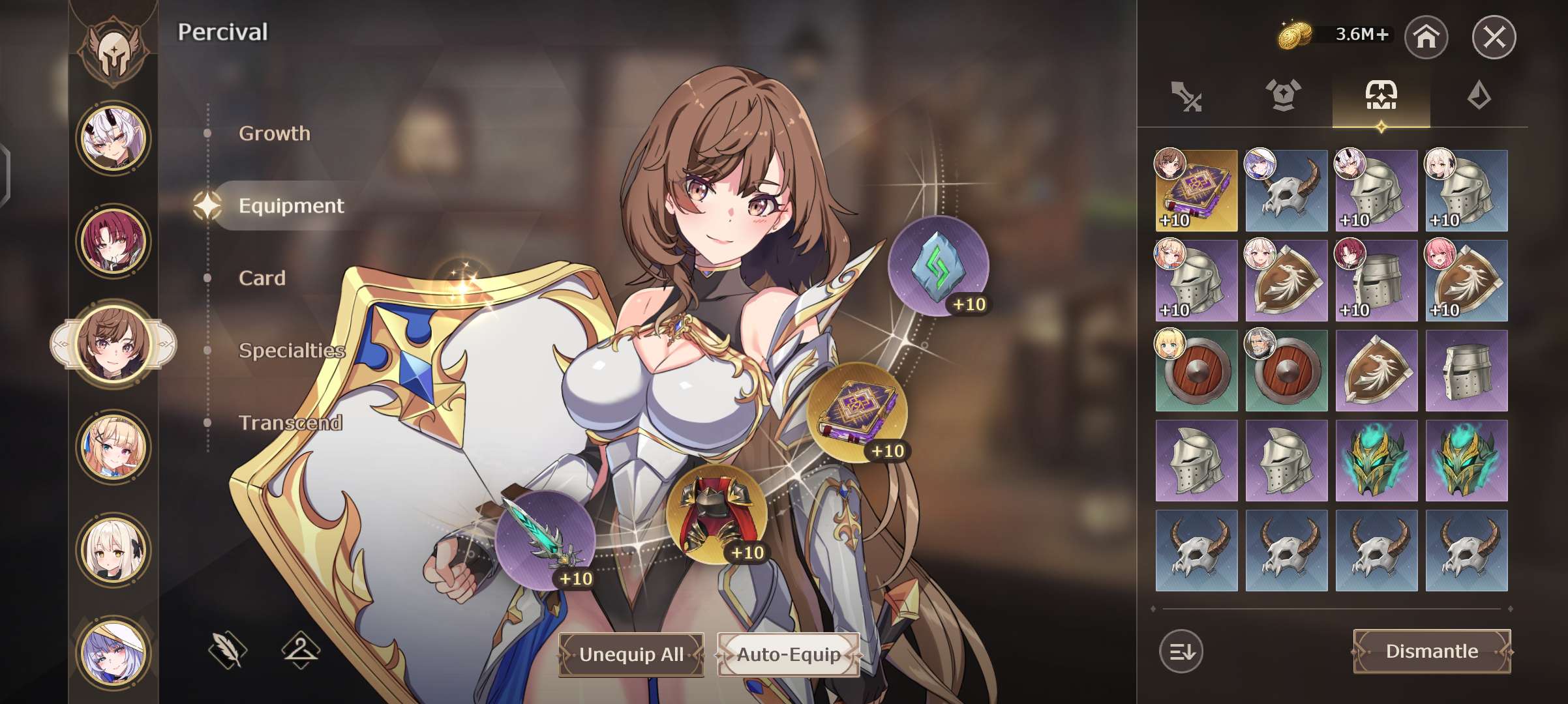Screen dimensions: 1568x704
Task: Switch to the body armor category tab
Action: [1283, 96]
